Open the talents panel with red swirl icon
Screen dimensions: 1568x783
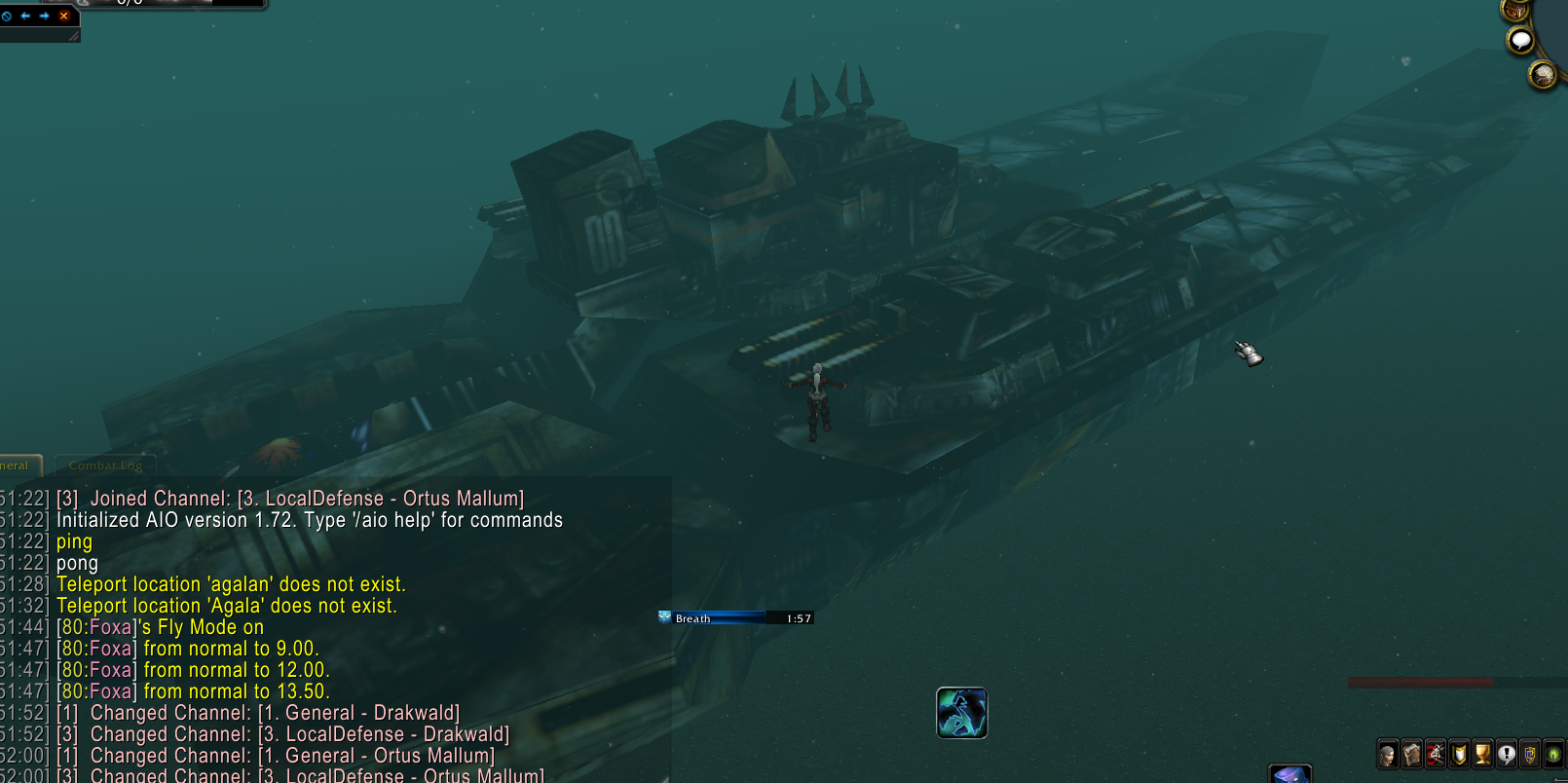[x=1436, y=754]
